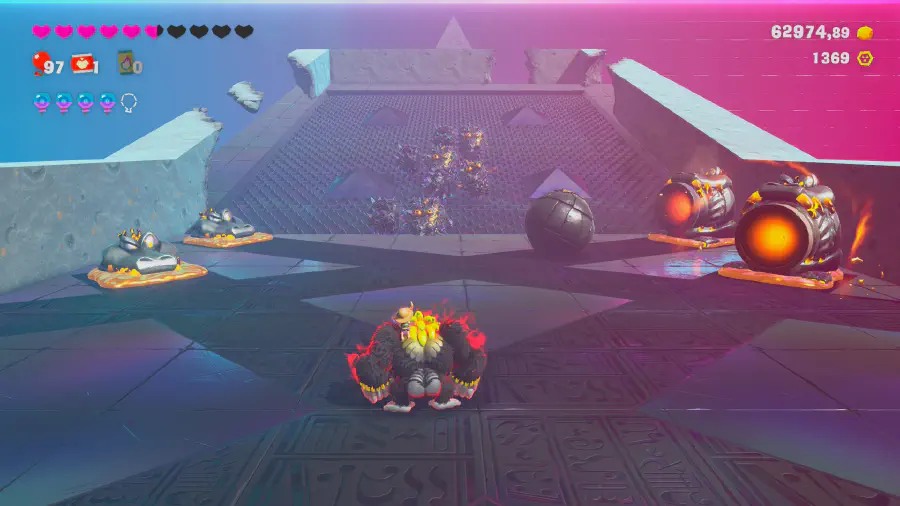Select the green juice item icon
This screenshot has width=900, height=506.
126,64
